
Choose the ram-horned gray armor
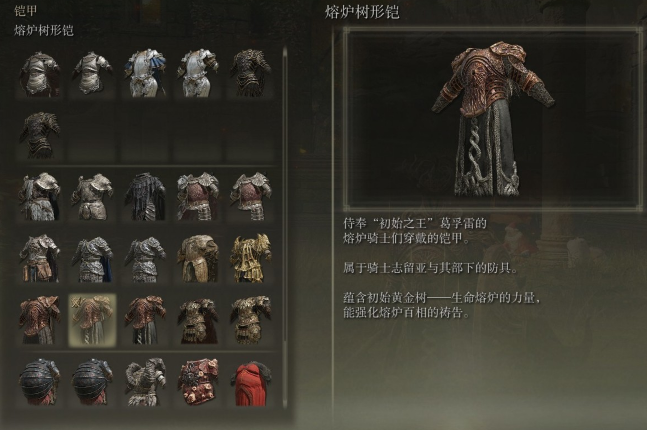coord(144,382)
